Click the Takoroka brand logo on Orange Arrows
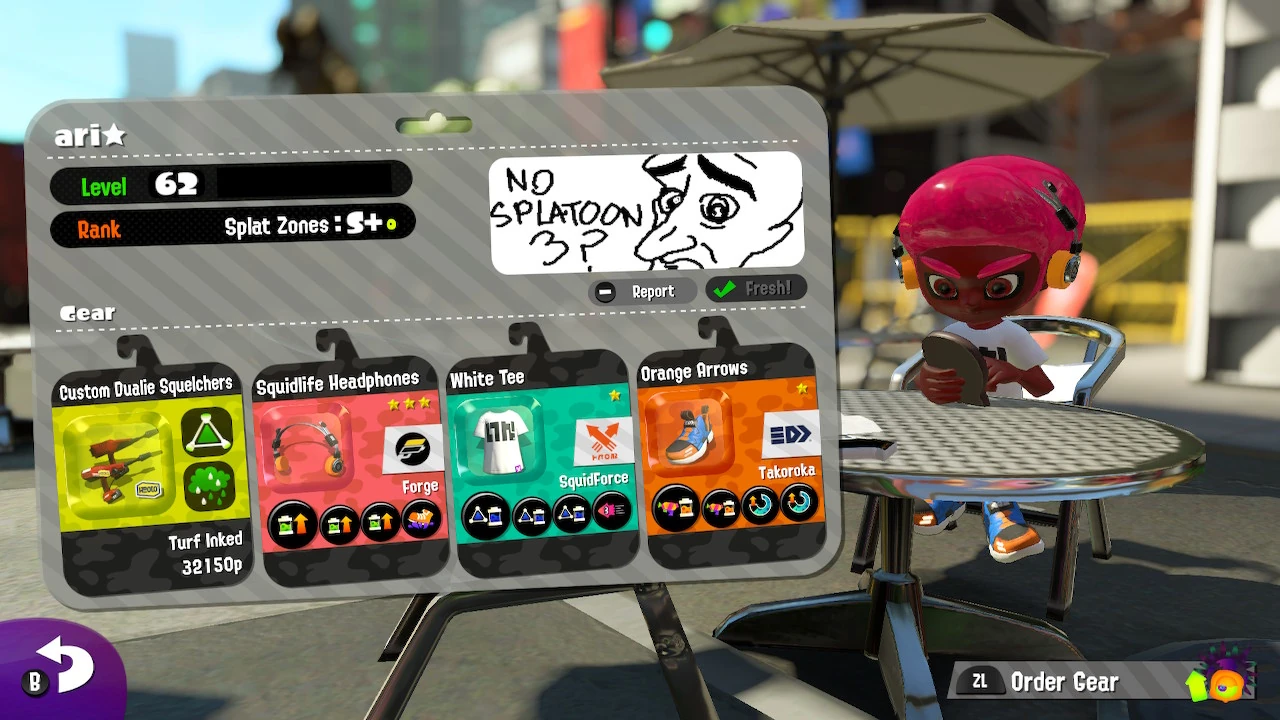Image resolution: width=1280 pixels, height=720 pixels. pos(789,436)
